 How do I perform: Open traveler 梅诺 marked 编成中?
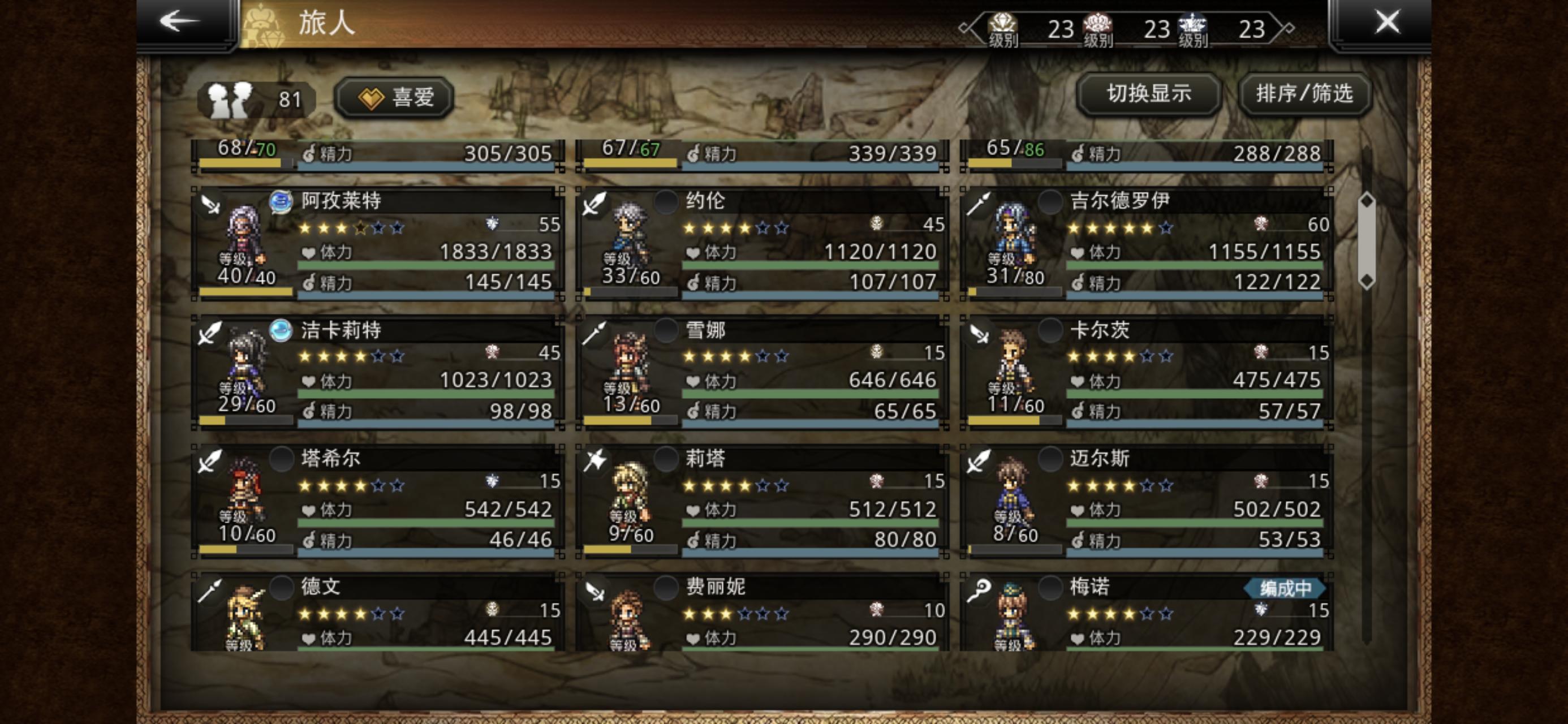(1147, 612)
